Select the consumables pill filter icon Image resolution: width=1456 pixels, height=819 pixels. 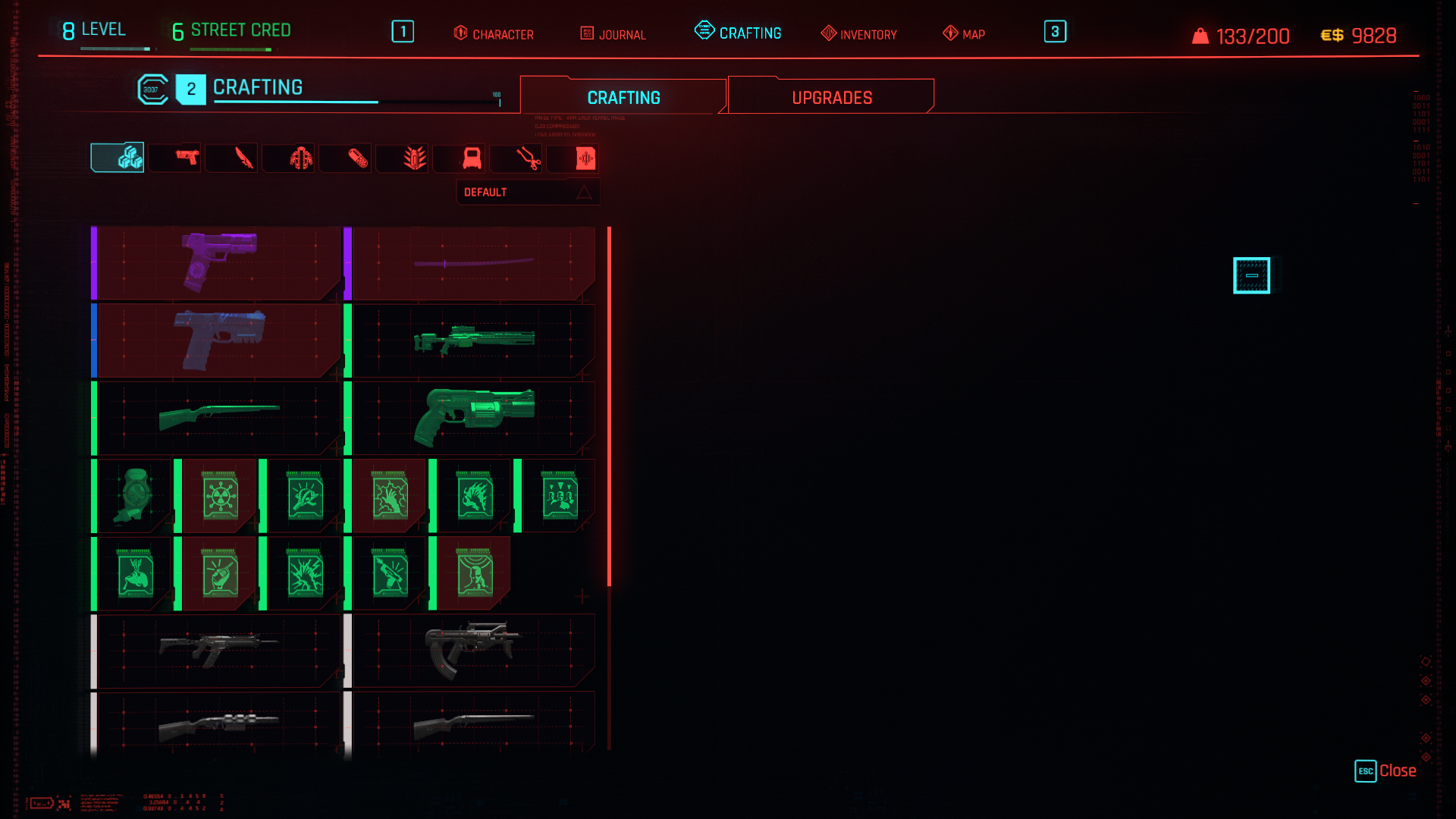pyautogui.click(x=345, y=158)
